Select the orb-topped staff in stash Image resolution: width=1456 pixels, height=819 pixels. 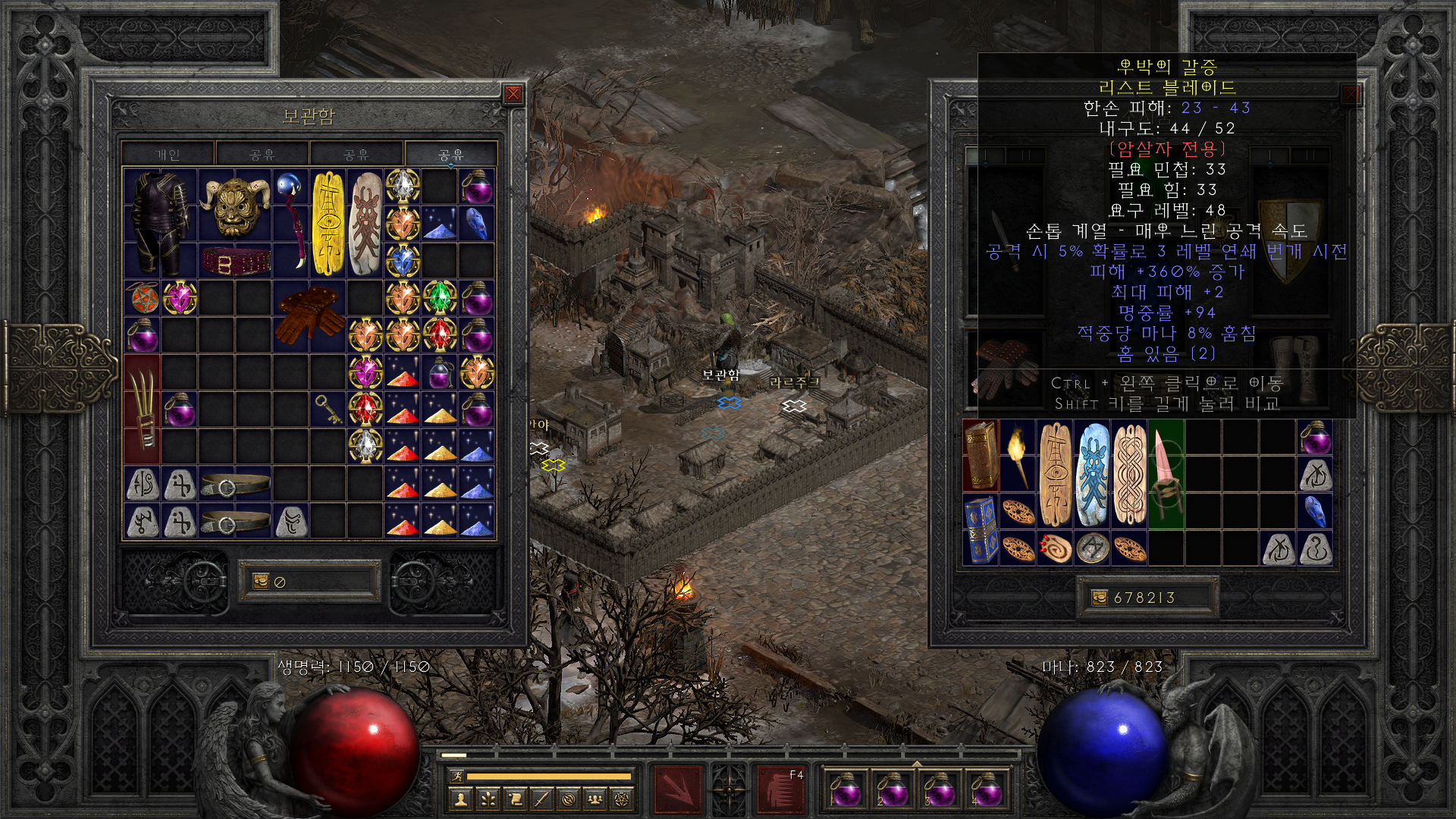pos(290,222)
